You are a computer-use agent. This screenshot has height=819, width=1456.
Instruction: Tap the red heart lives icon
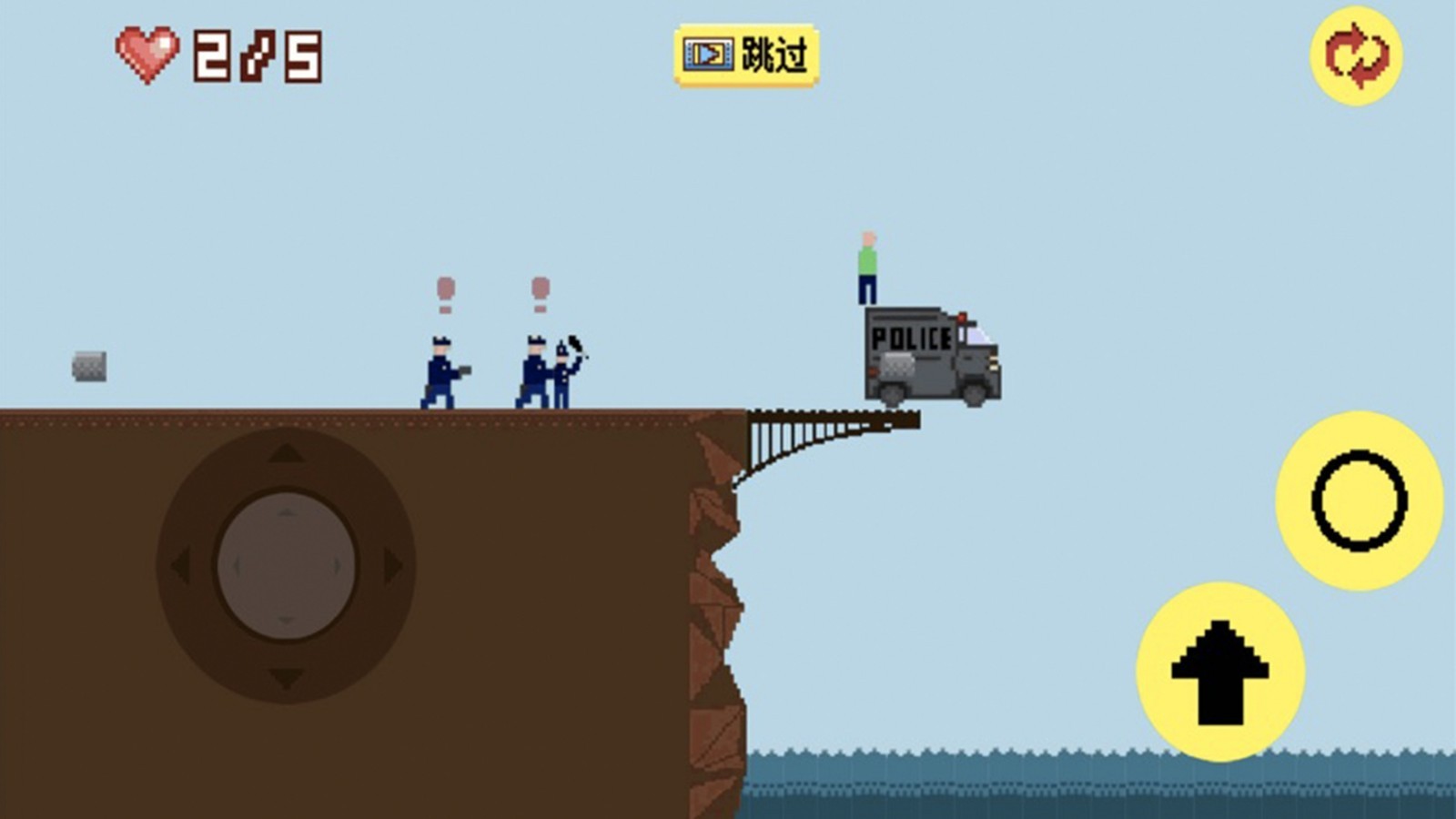[x=146, y=53]
